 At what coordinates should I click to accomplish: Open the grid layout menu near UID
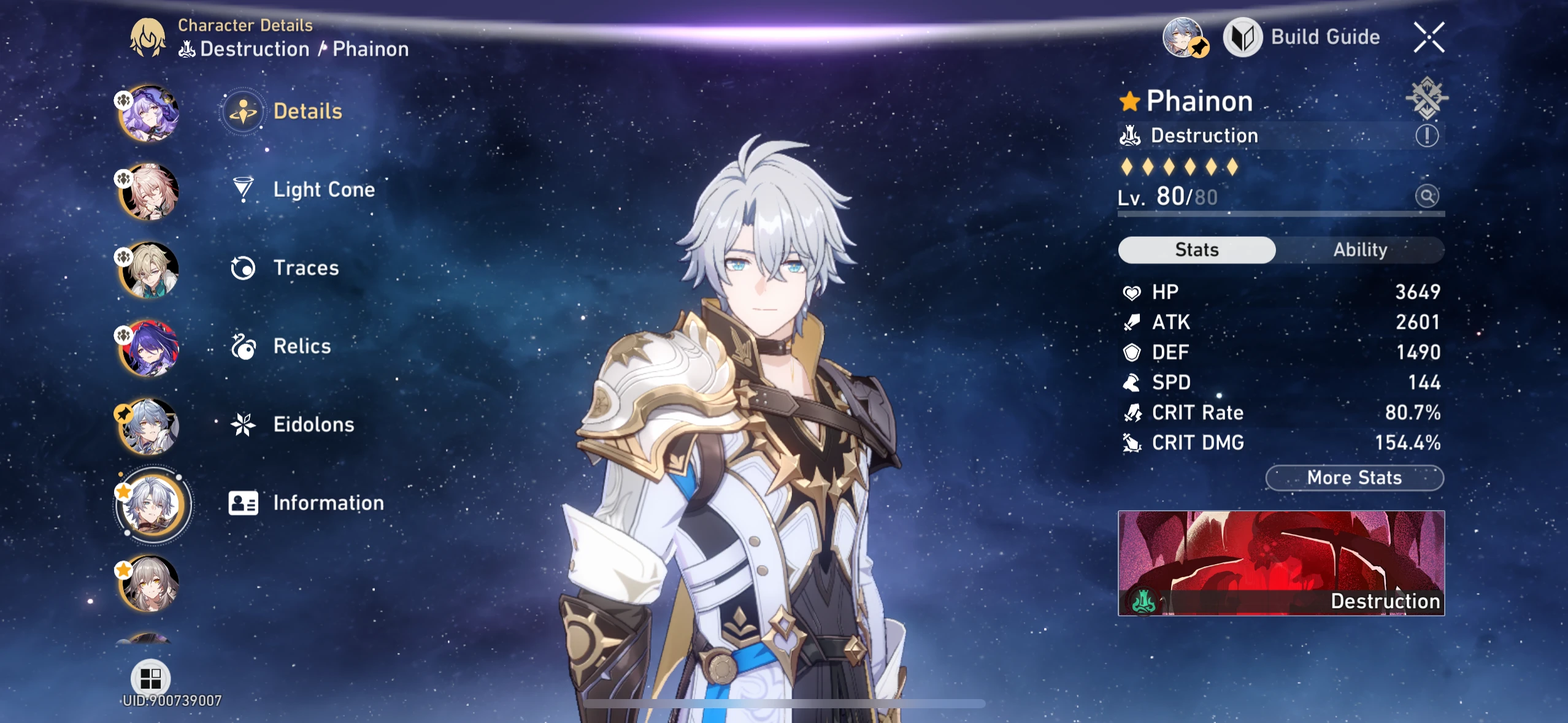(x=151, y=678)
